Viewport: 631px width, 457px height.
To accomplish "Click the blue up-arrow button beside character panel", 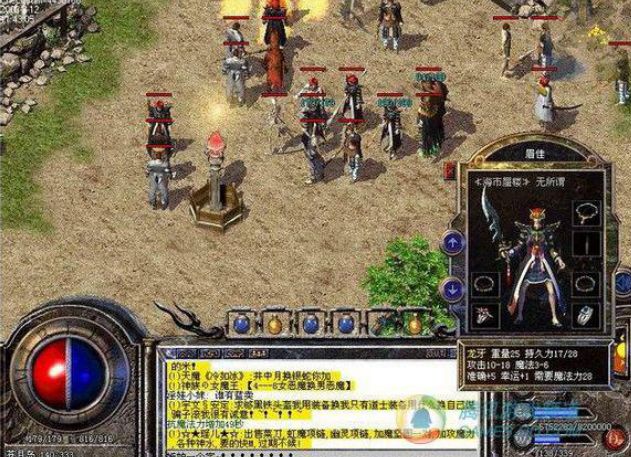I will (x=451, y=241).
